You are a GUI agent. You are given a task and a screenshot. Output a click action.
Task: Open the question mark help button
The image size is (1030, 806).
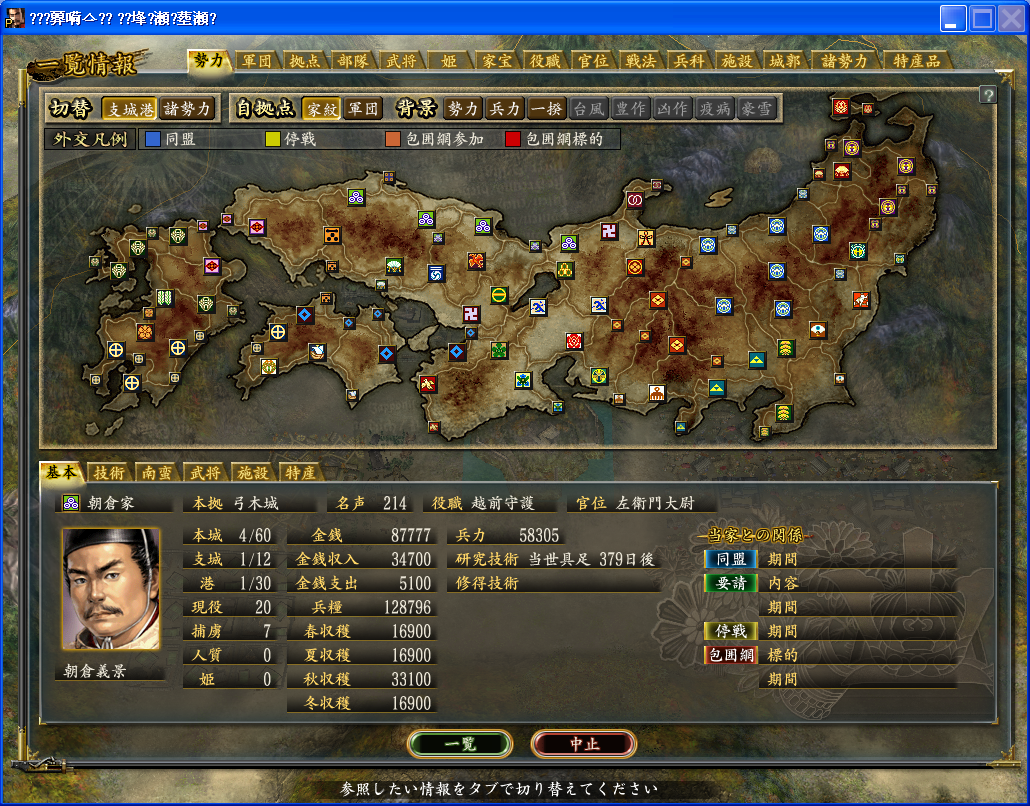coord(988,95)
